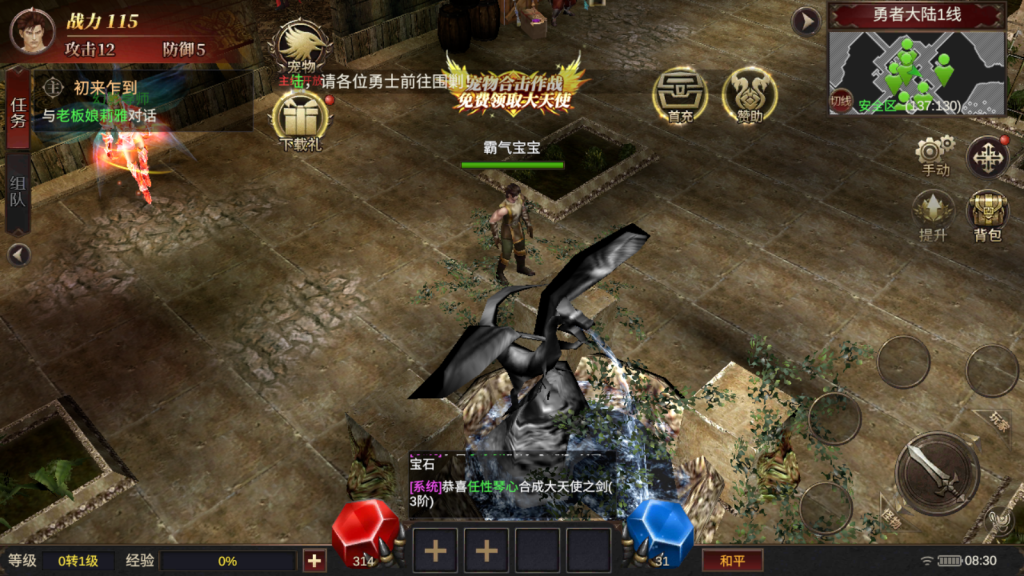
Task: Open the 赞助 sponsor menu
Action: point(749,97)
